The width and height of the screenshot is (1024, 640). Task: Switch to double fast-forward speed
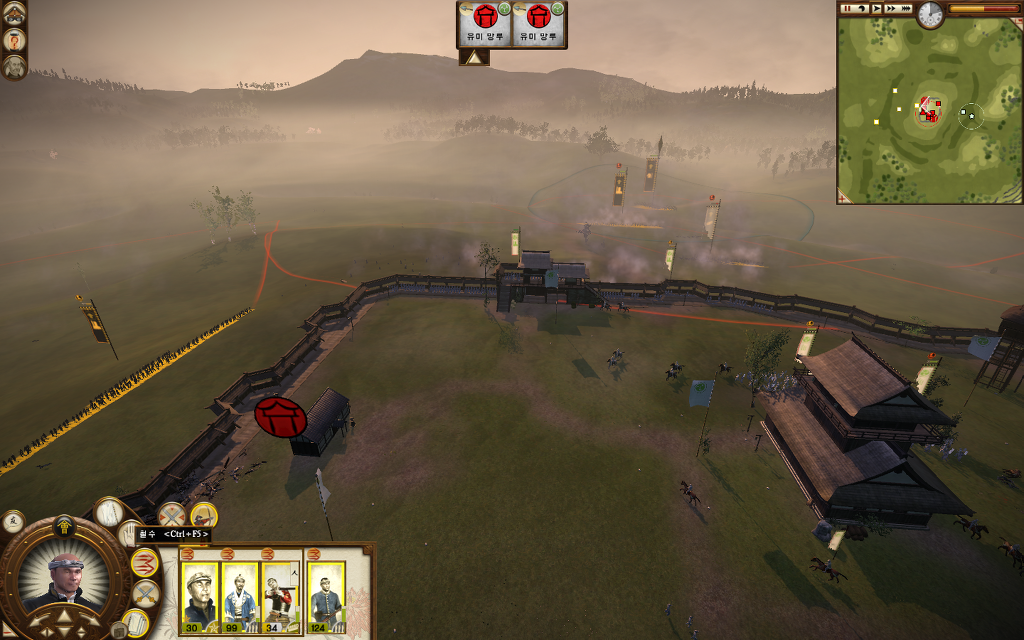point(891,8)
